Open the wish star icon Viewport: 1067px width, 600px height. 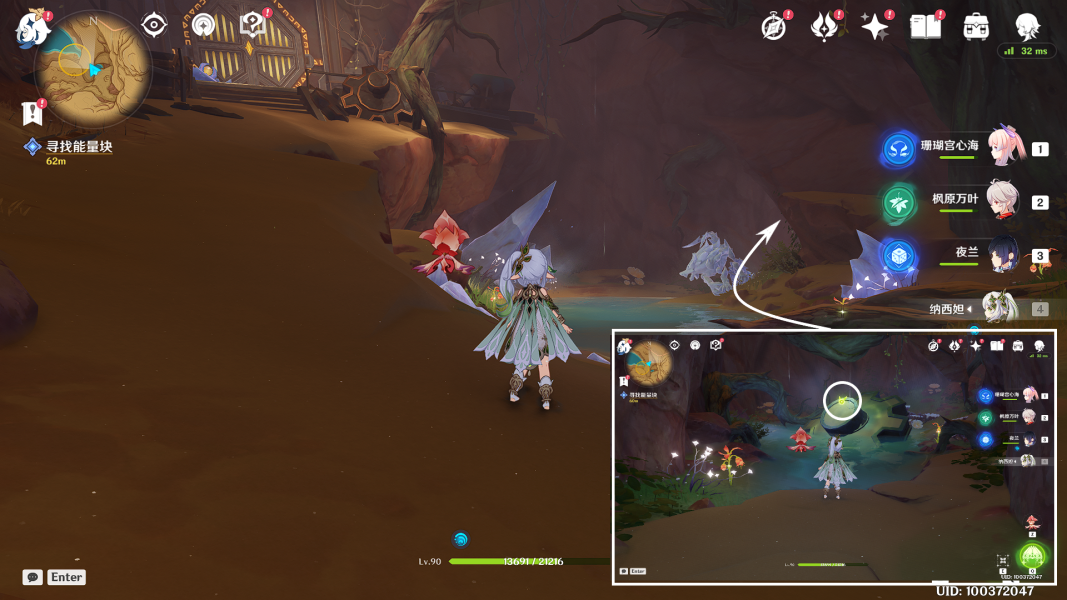(x=875, y=27)
